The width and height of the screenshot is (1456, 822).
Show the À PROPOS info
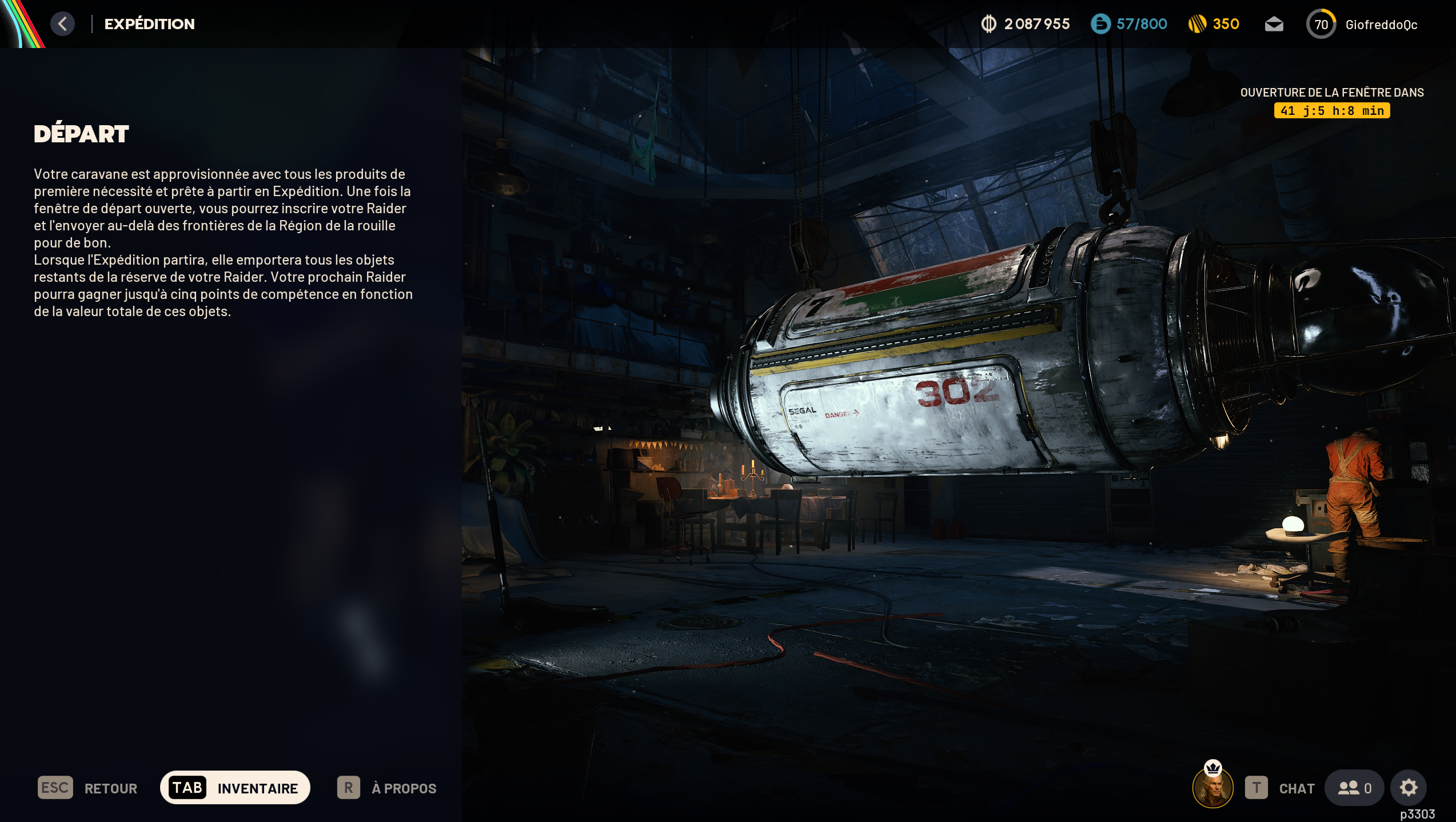point(387,788)
